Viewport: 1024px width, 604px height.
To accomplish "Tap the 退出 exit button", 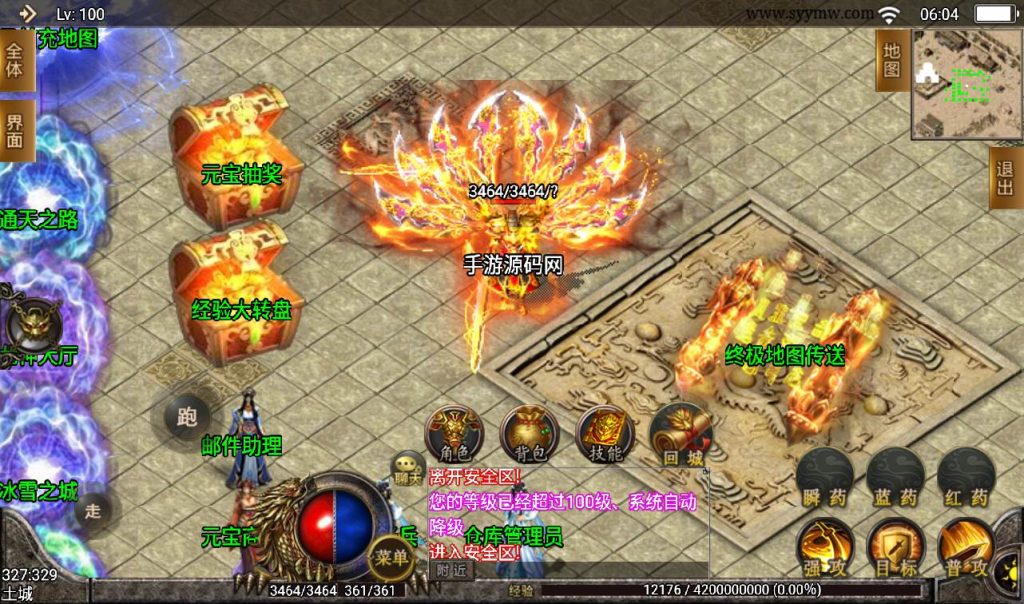I will (1005, 180).
